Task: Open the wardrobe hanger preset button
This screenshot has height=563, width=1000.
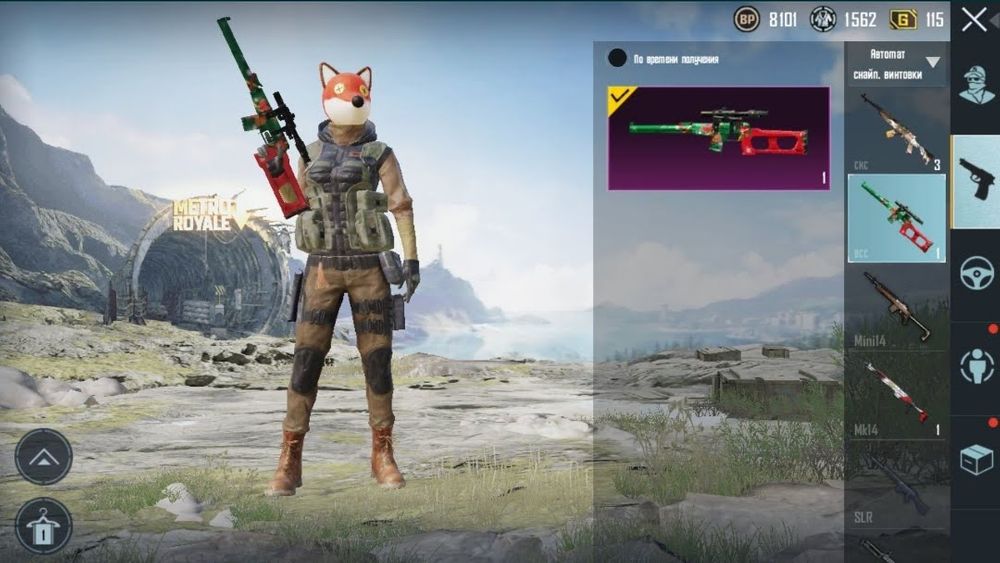Action: 43,526
